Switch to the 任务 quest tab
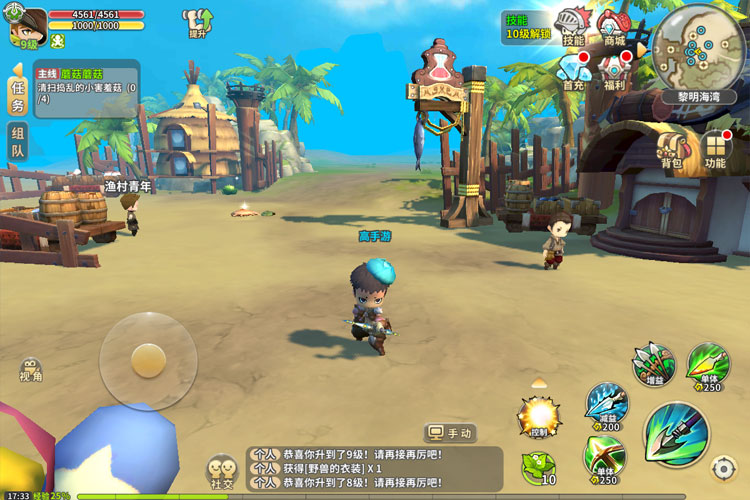The height and width of the screenshot is (500, 750). tap(17, 95)
